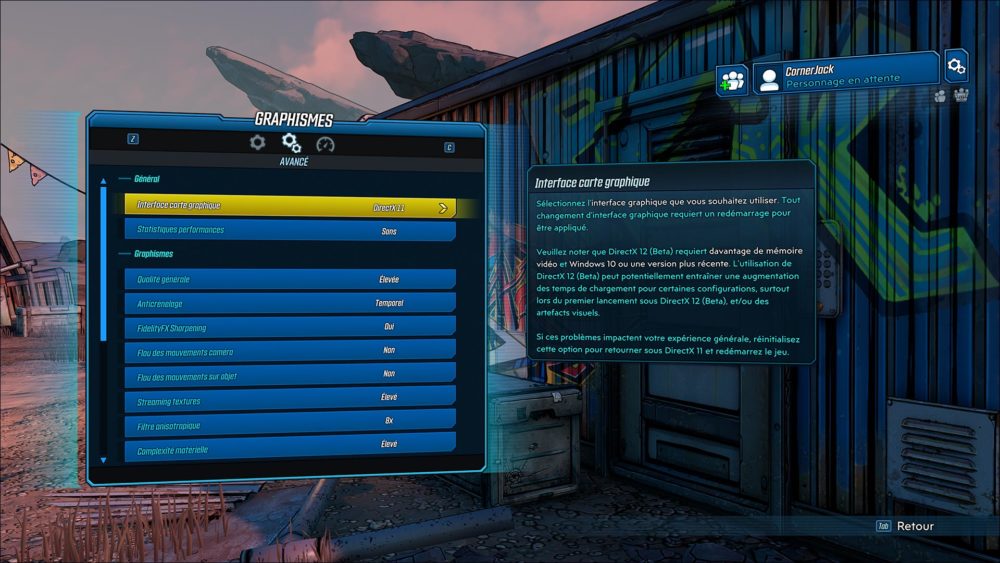The height and width of the screenshot is (563, 1000).
Task: Select the Interface carte graphique row
Action: point(289,207)
